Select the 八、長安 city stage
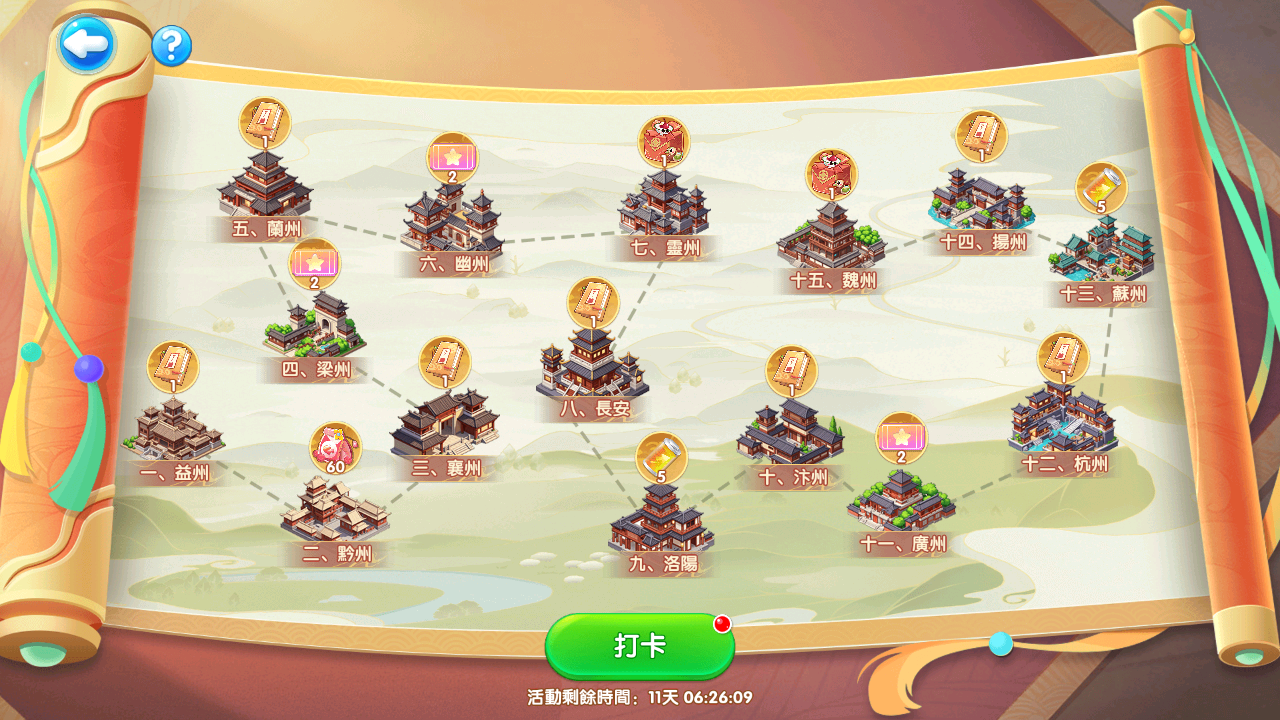The width and height of the screenshot is (1280, 720). [x=592, y=363]
